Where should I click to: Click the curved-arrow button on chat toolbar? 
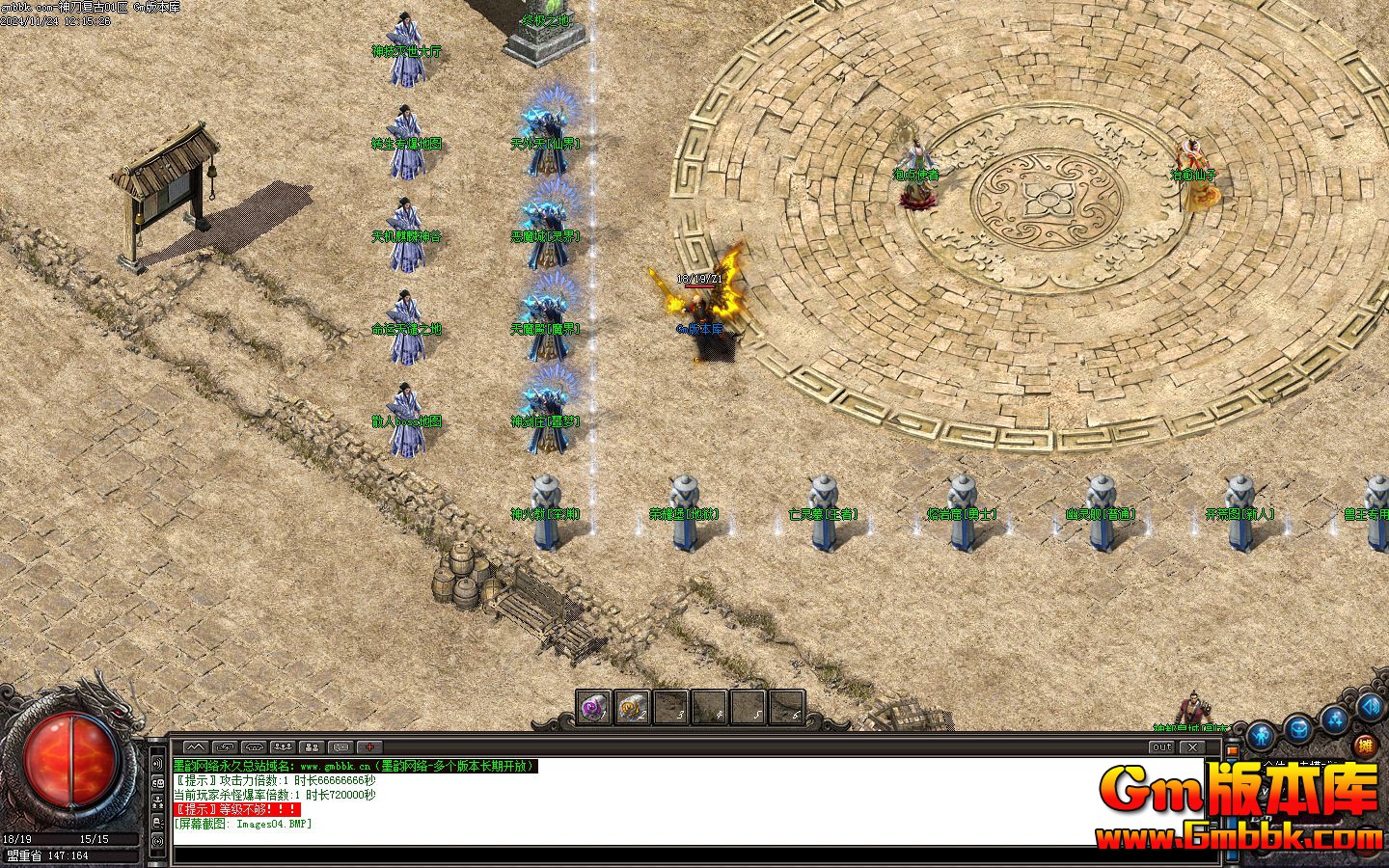coord(224,747)
